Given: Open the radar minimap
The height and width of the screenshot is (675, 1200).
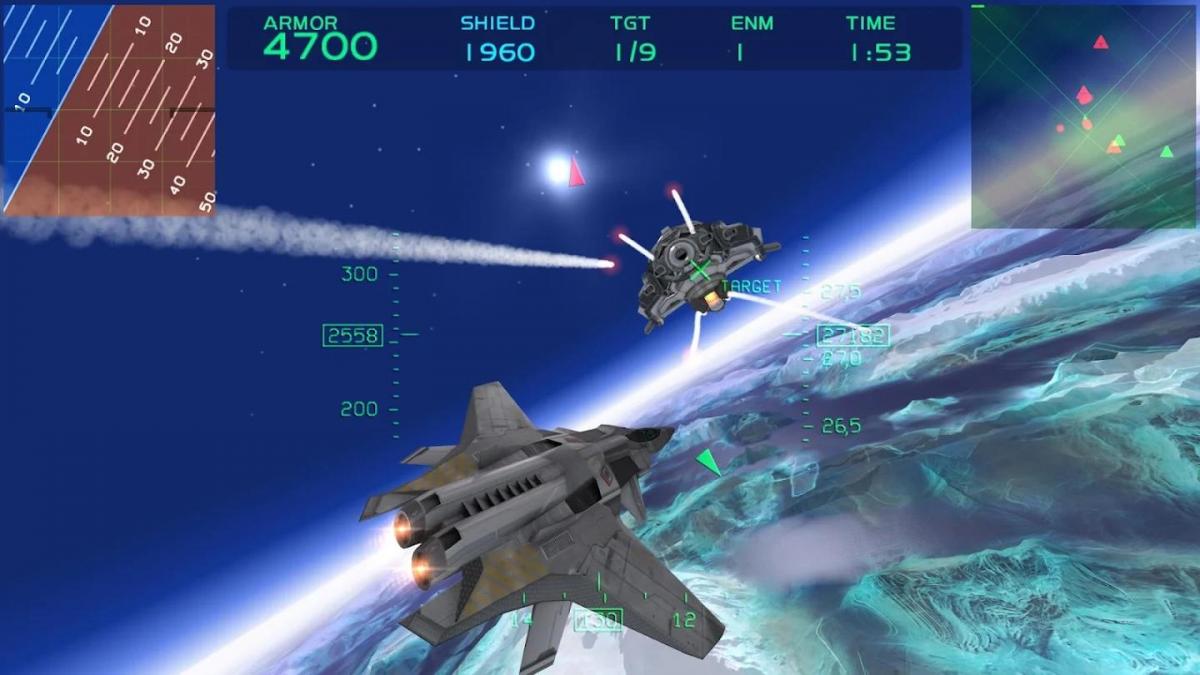Looking at the screenshot, I should 1084,116.
